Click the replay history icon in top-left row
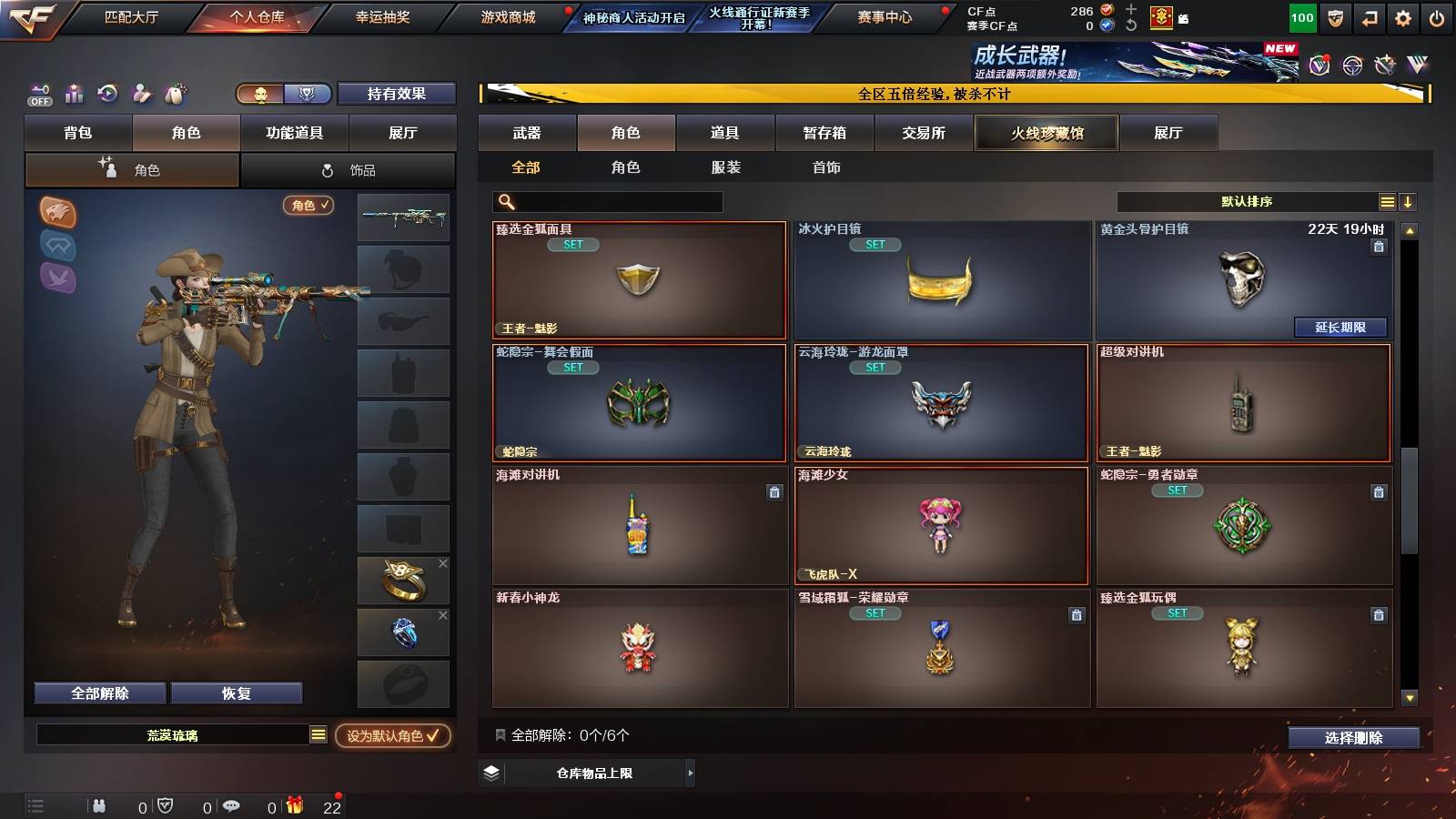 point(108,93)
